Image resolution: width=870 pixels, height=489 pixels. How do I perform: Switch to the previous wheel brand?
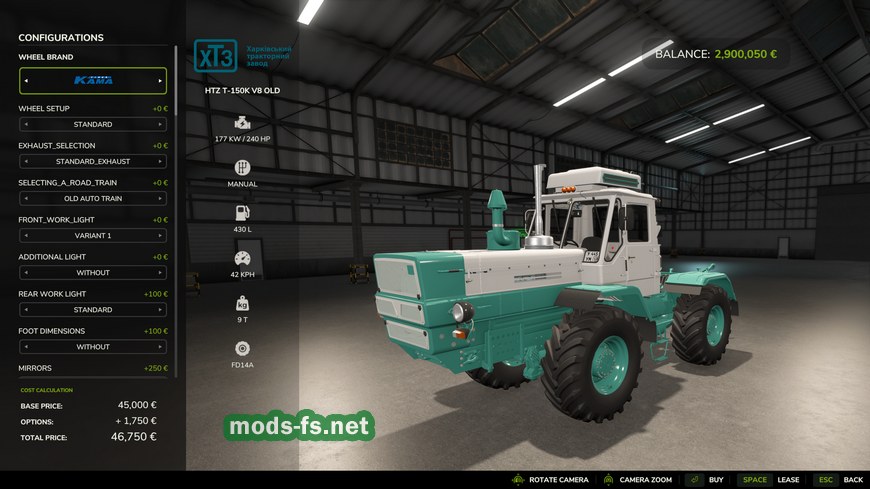(x=26, y=80)
